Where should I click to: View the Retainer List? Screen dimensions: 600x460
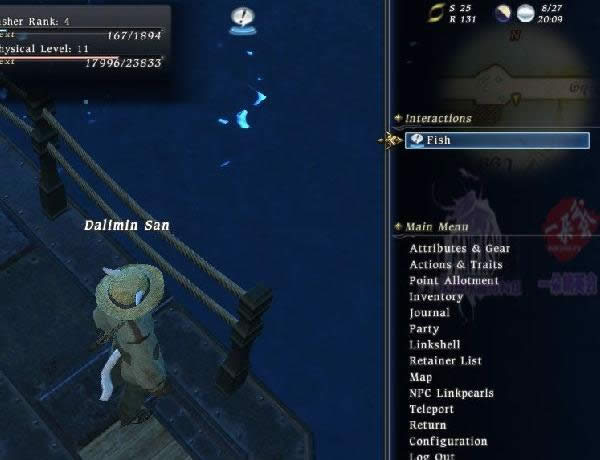coord(445,361)
